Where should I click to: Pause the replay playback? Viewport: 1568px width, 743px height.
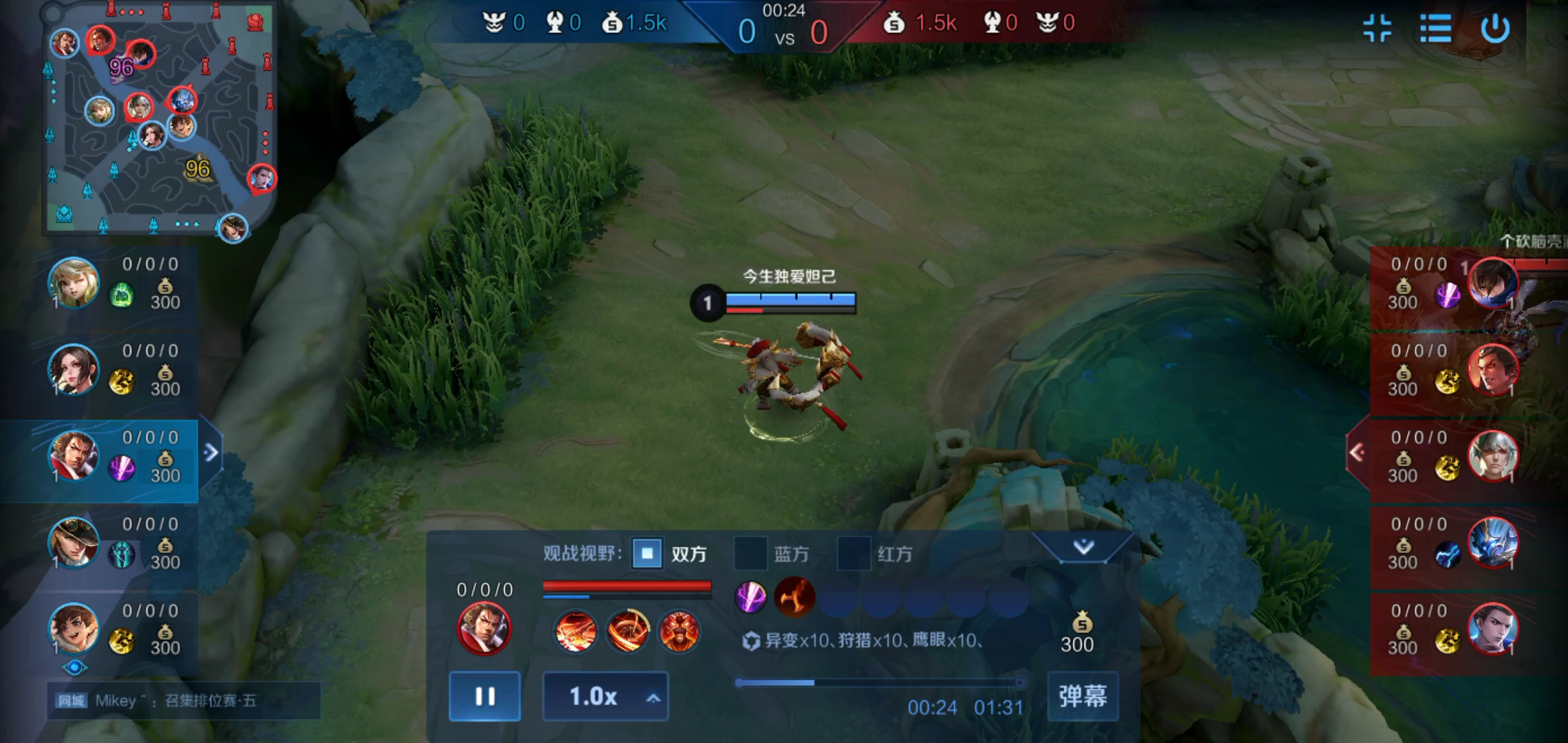[484, 696]
